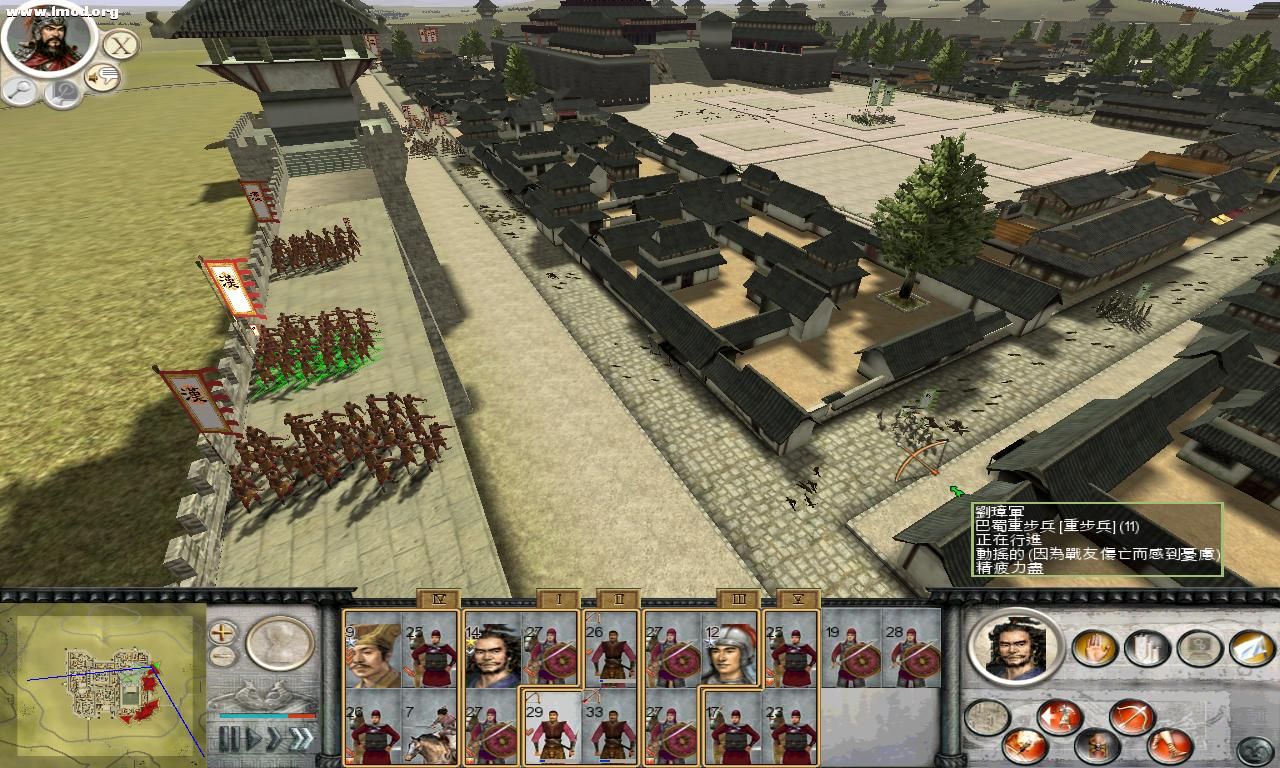Choose the group III tab
Screen dimensions: 1280x768
(x=738, y=599)
